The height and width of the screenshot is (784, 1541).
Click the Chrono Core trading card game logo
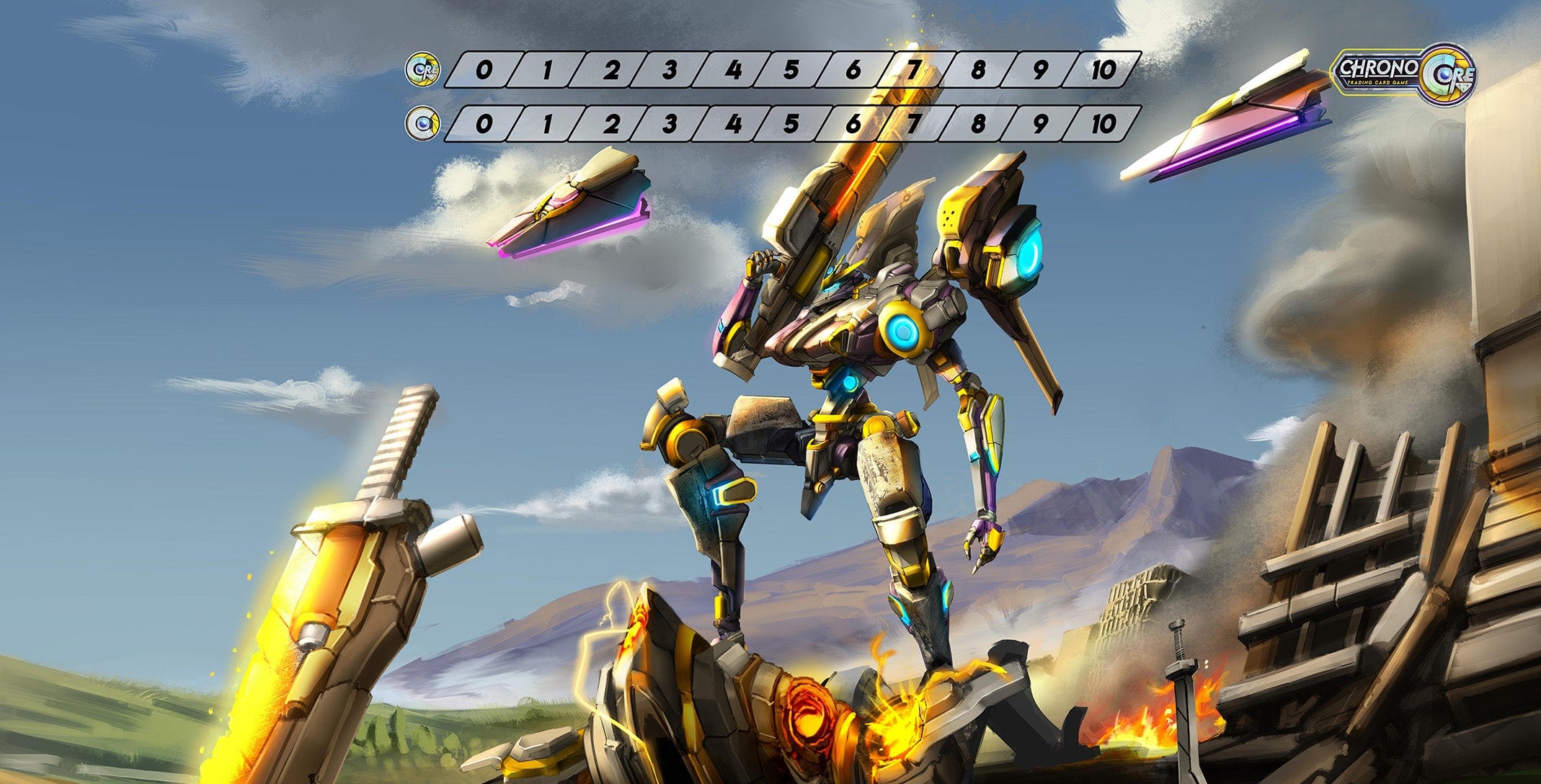(x=1403, y=74)
